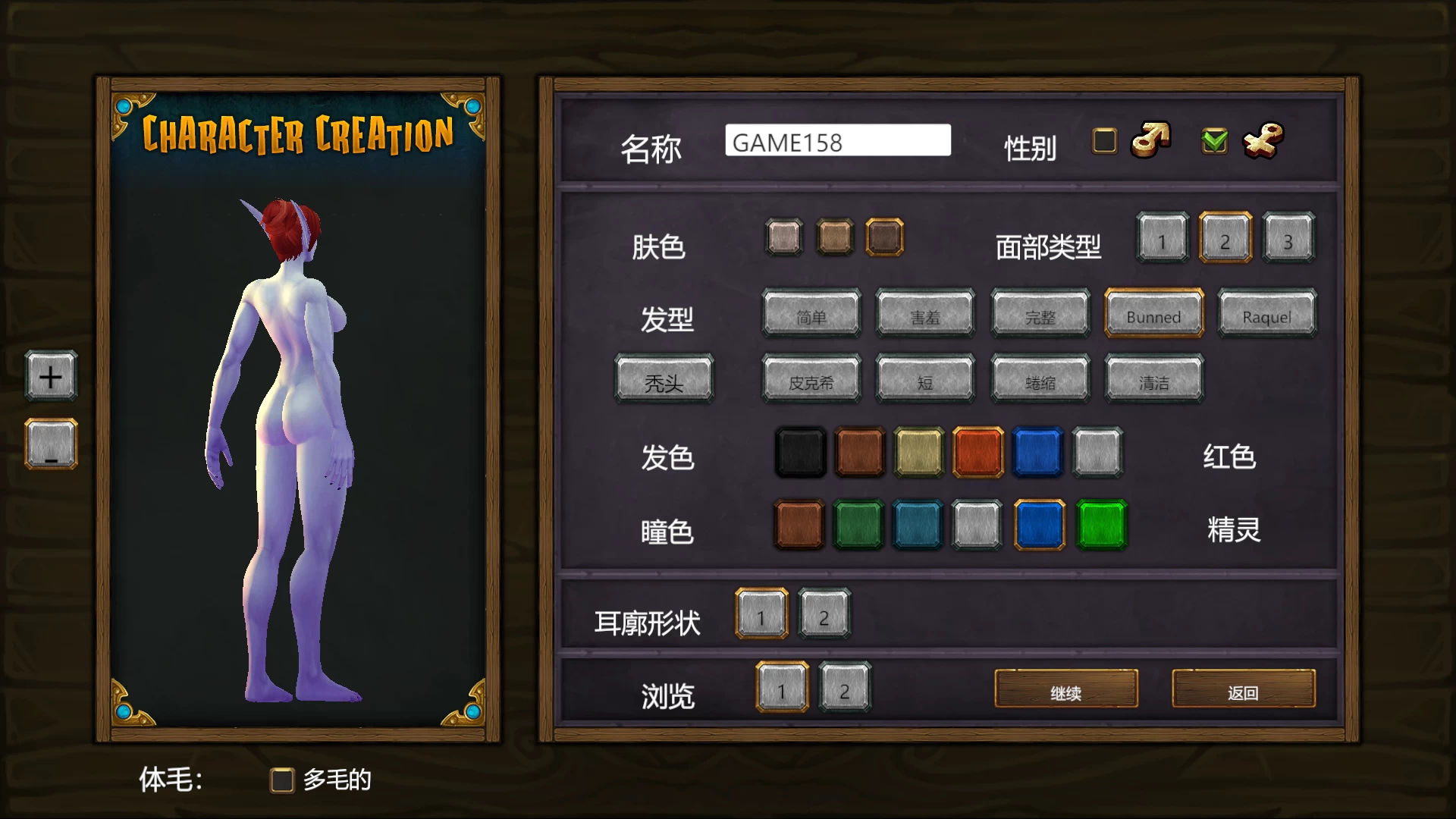Select the 蜷缩 (curly) hairstyle

click(x=1040, y=381)
